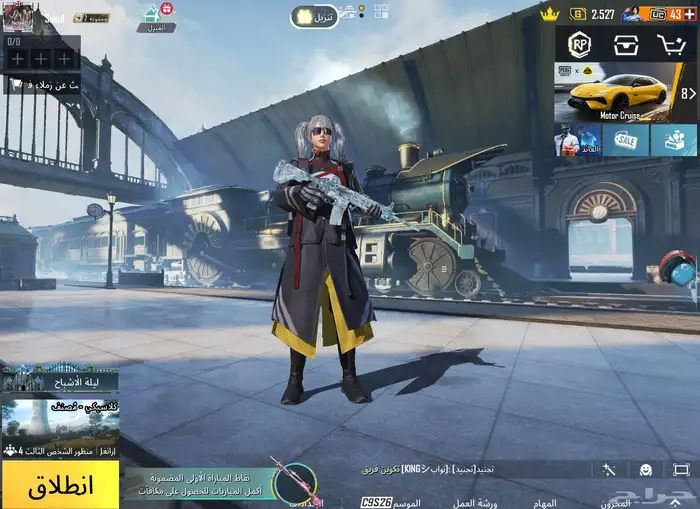
Task: Click the emoji face icon
Action: tap(646, 469)
